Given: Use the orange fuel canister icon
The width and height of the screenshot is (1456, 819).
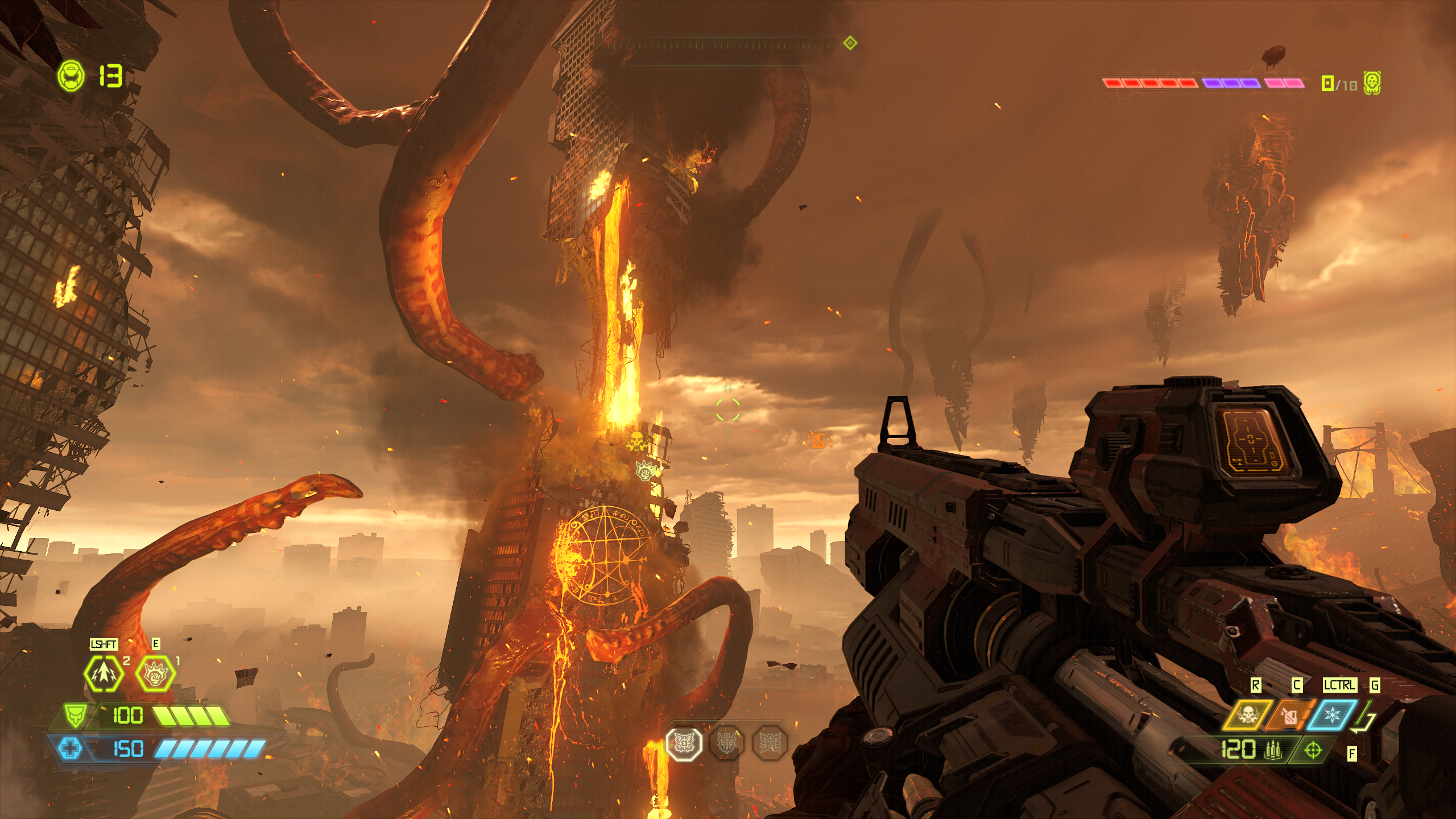Looking at the screenshot, I should point(1290,715).
